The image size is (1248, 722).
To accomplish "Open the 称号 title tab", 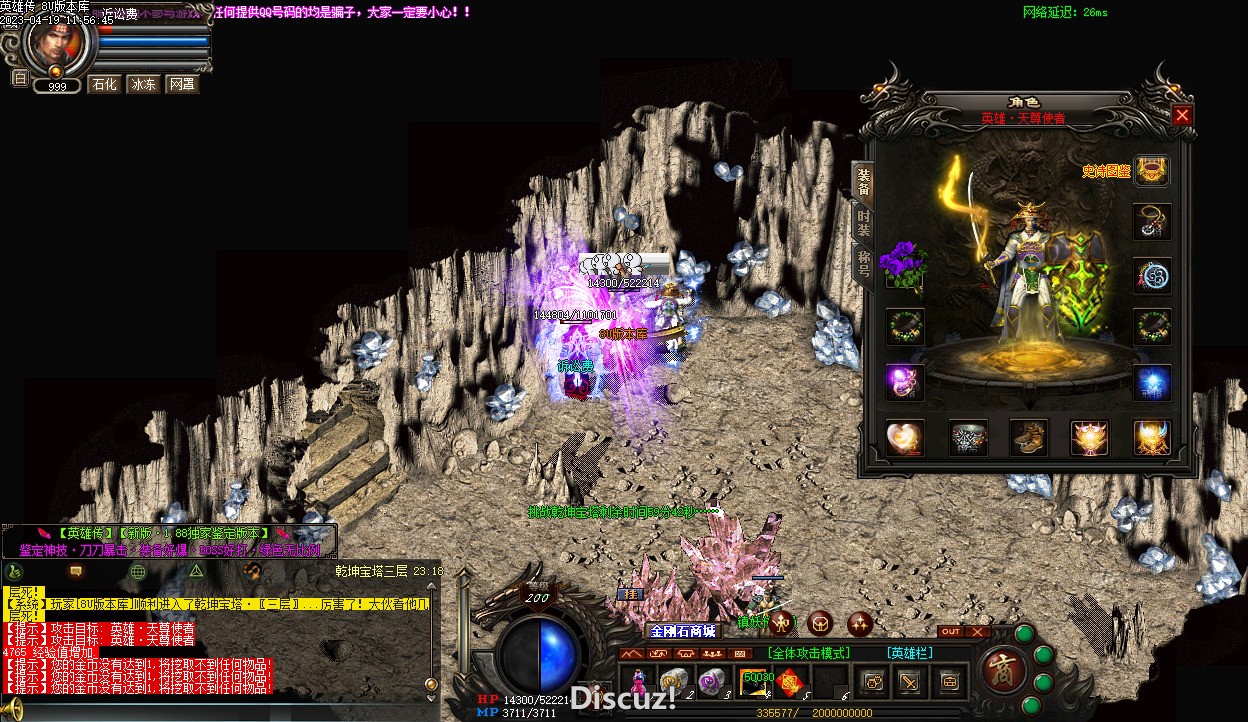I will 863,264.
